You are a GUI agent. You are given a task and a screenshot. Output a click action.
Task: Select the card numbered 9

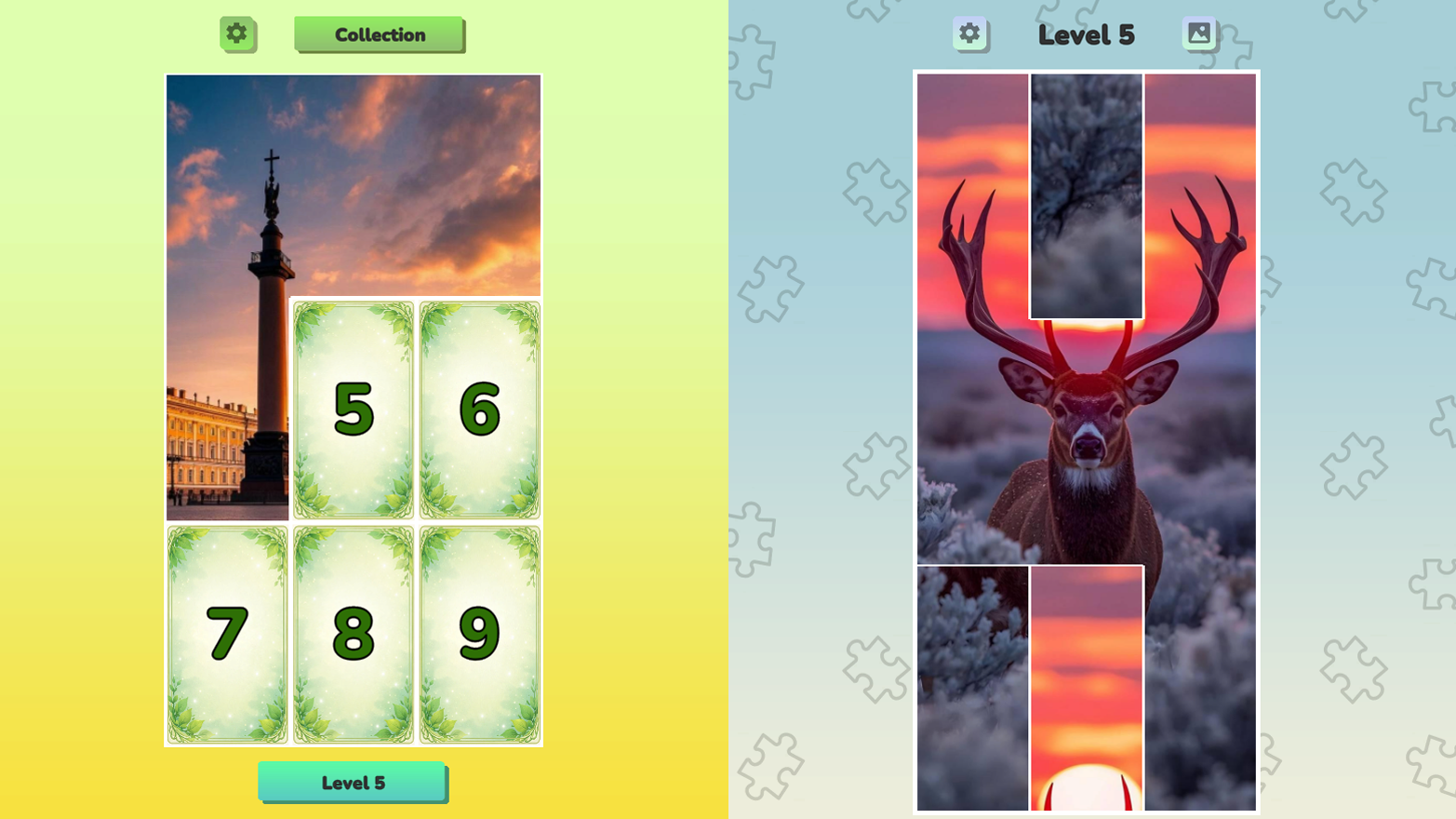coord(480,633)
